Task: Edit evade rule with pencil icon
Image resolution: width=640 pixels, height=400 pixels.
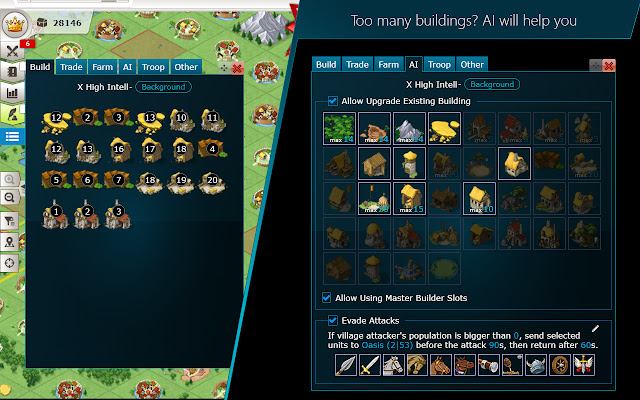Action: pyautogui.click(x=595, y=328)
